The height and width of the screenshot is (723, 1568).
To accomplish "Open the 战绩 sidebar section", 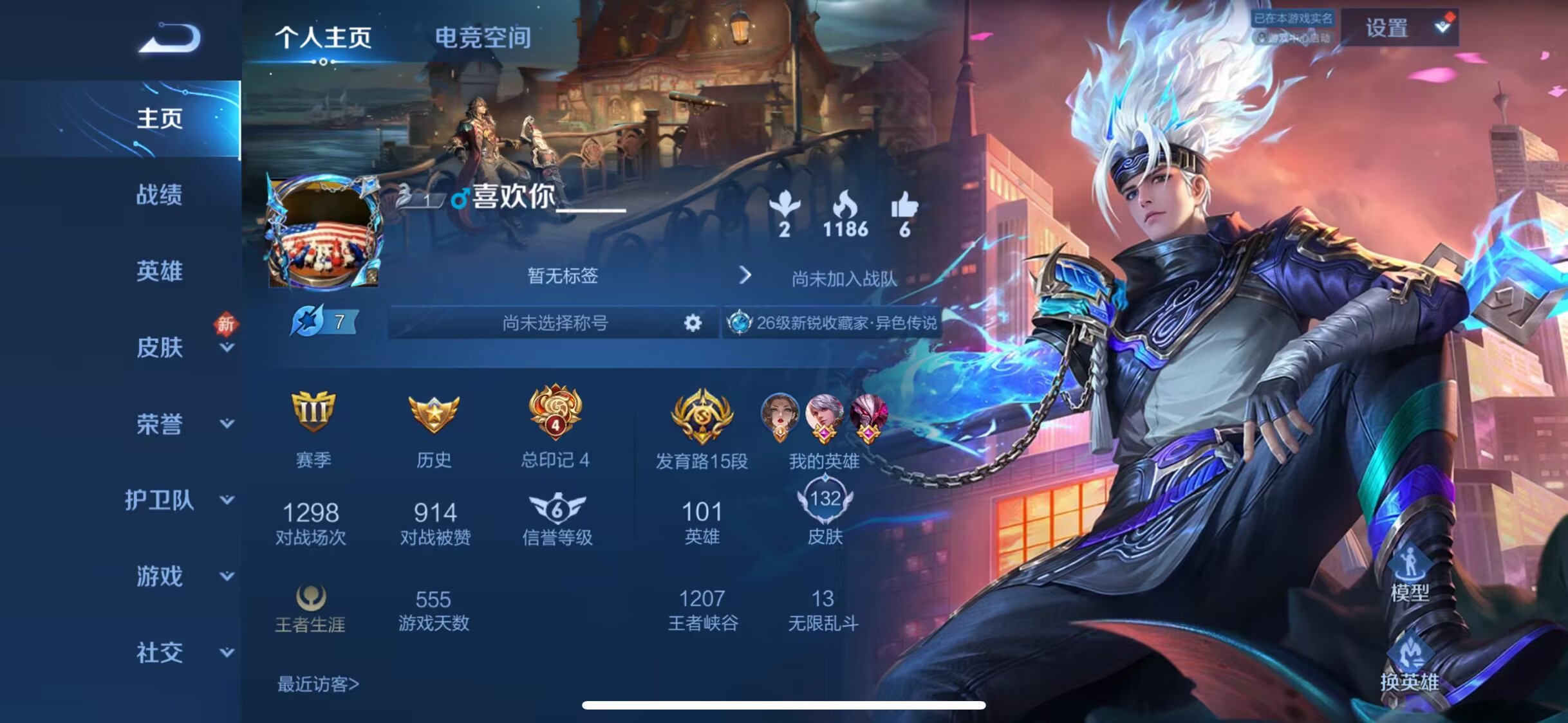I will click(159, 194).
